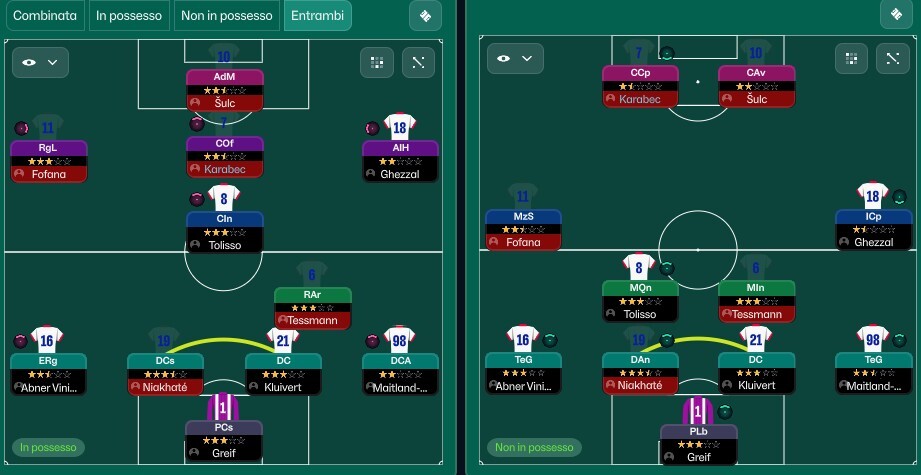Screen dimensions: 921x475
Task: Click Fofana's RgL role card
Action: click(x=49, y=161)
